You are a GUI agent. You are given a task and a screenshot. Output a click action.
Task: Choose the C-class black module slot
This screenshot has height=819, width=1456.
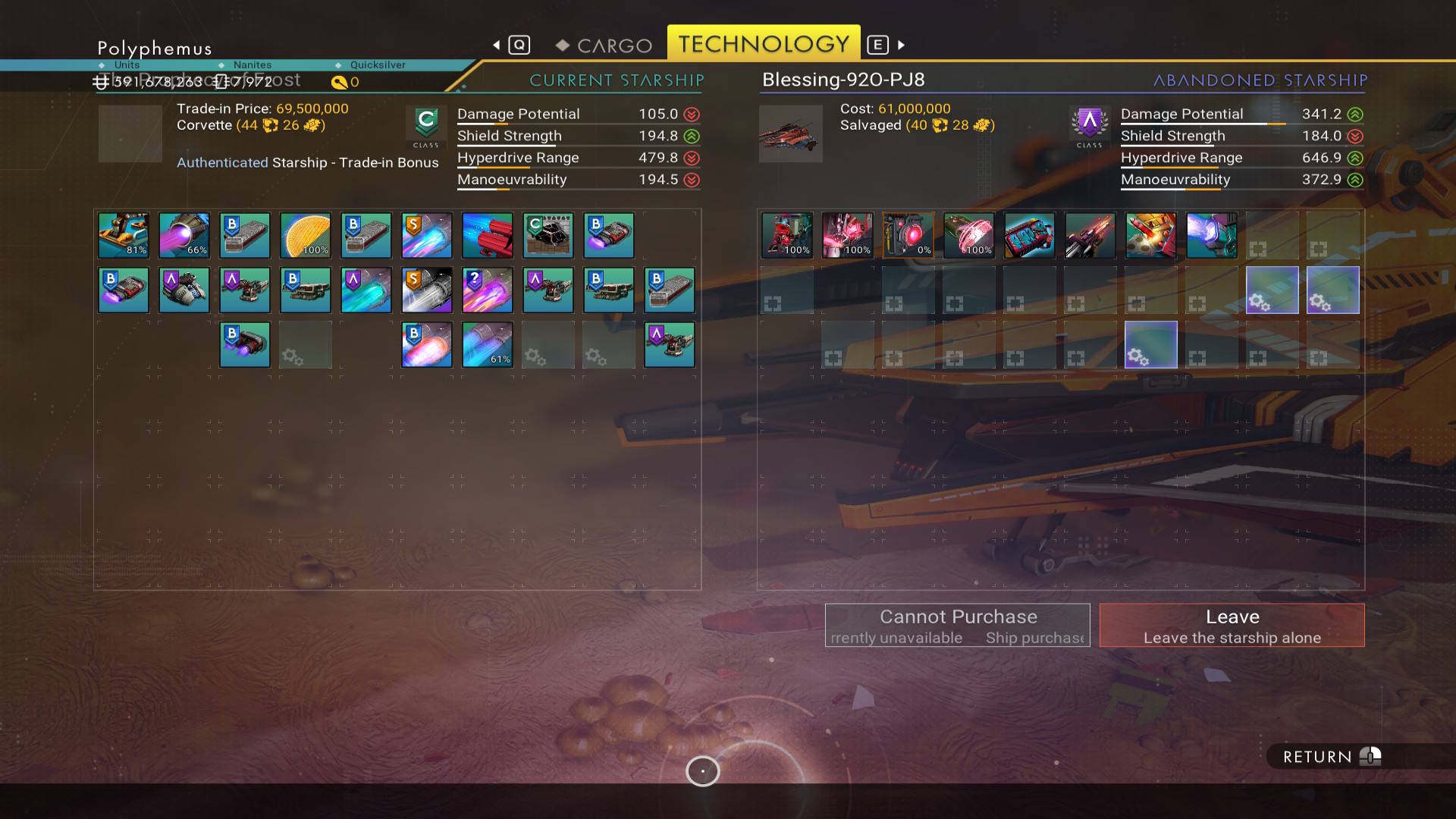pos(548,235)
